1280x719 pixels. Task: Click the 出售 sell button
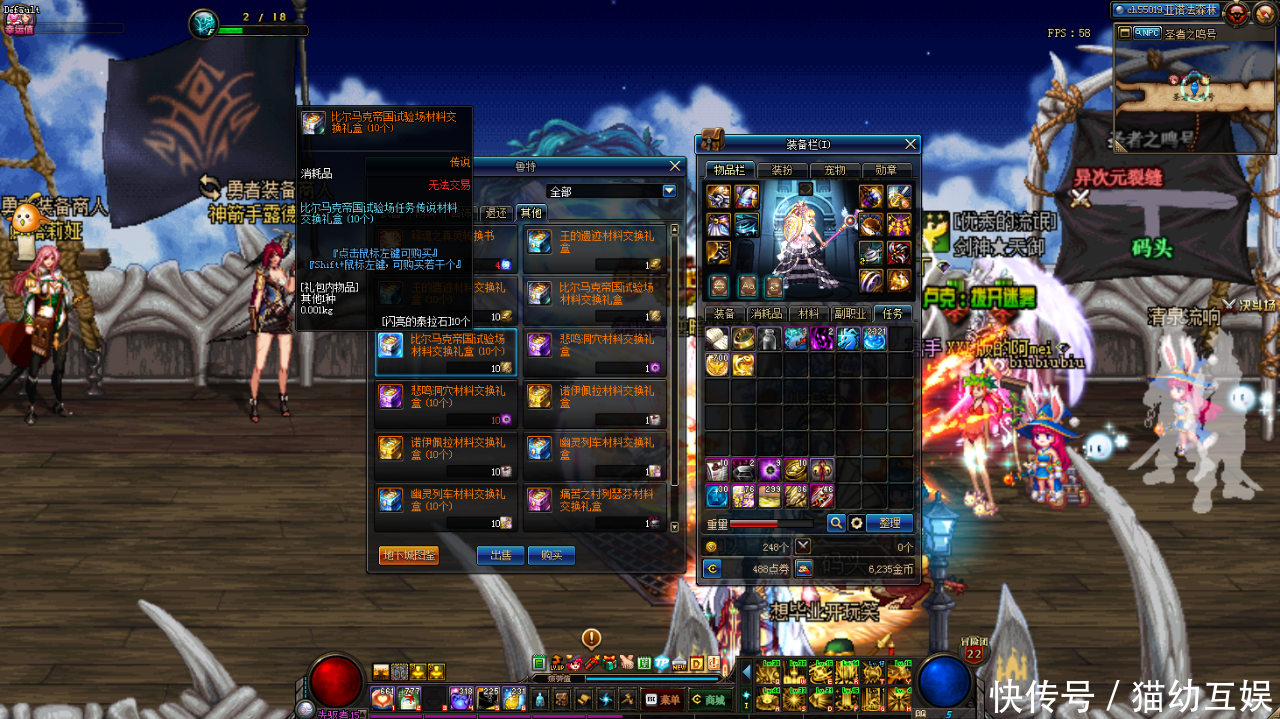[x=500, y=555]
